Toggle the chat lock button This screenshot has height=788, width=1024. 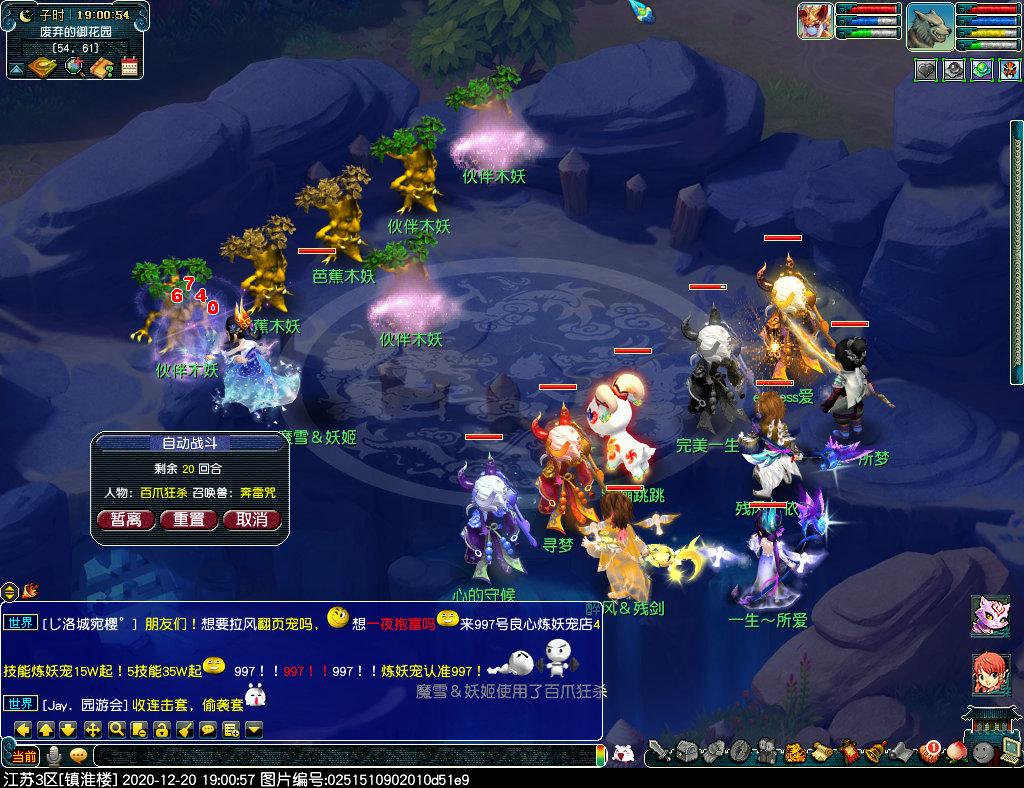(x=161, y=729)
